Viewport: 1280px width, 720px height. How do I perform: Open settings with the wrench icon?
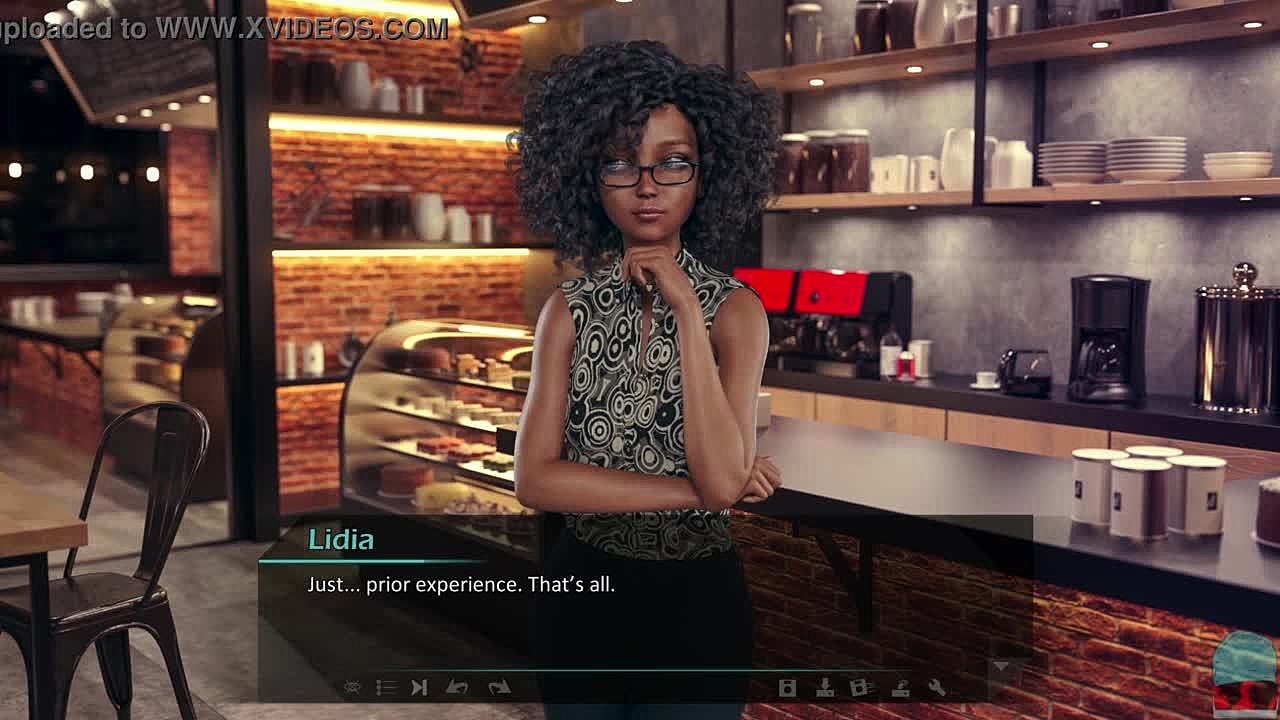(936, 687)
